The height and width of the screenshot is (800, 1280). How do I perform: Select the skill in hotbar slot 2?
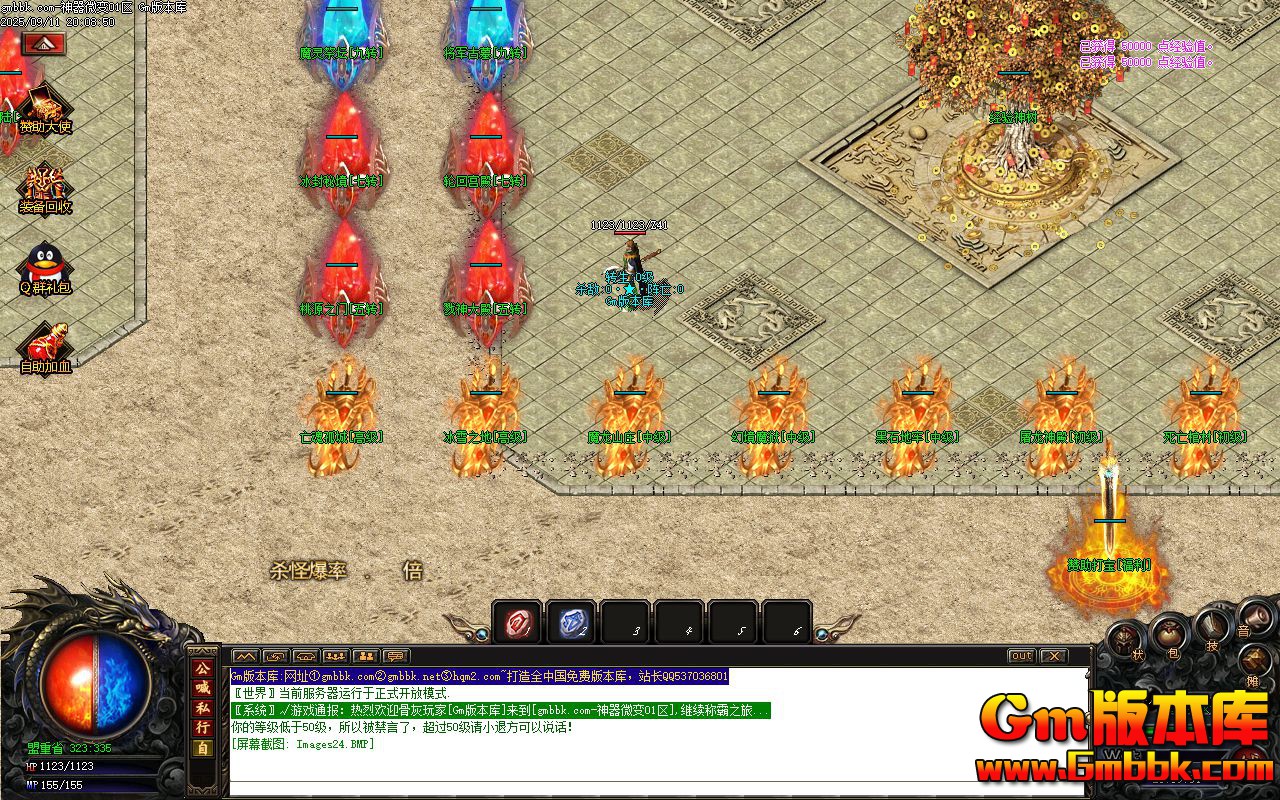(x=572, y=622)
